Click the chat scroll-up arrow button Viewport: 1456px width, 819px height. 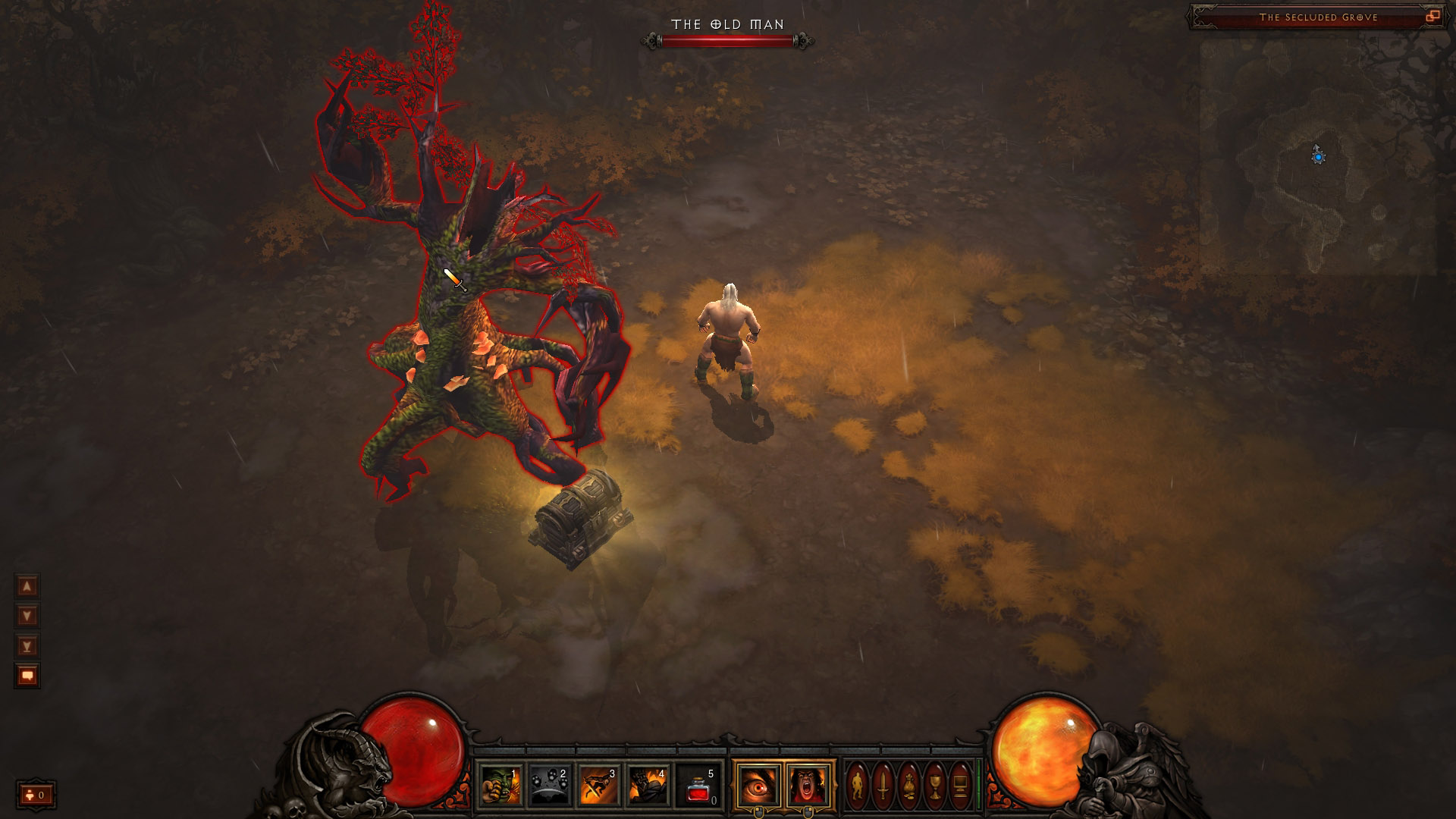(x=27, y=586)
